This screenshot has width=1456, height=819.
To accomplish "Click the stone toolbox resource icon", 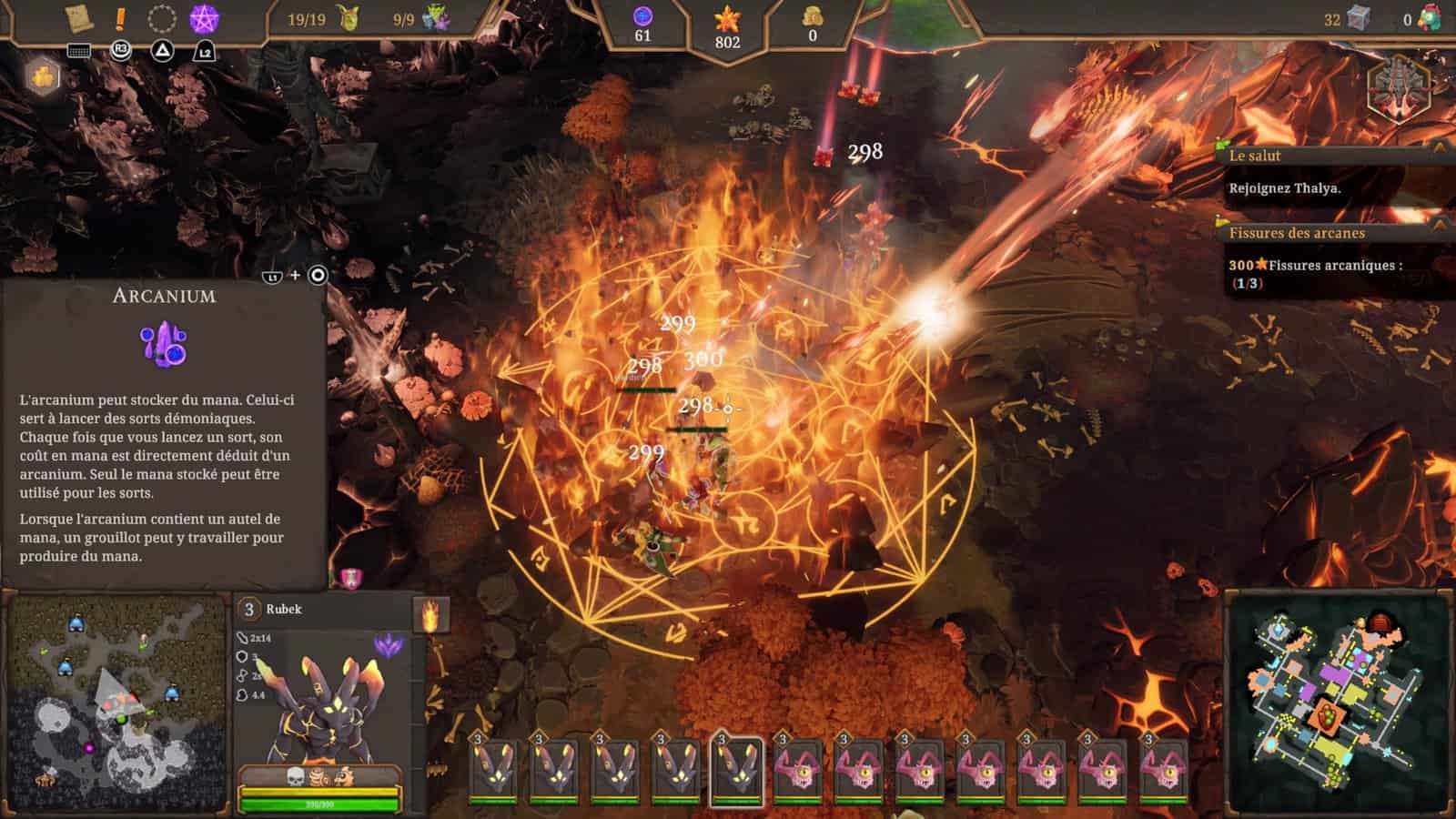I will 1360,18.
